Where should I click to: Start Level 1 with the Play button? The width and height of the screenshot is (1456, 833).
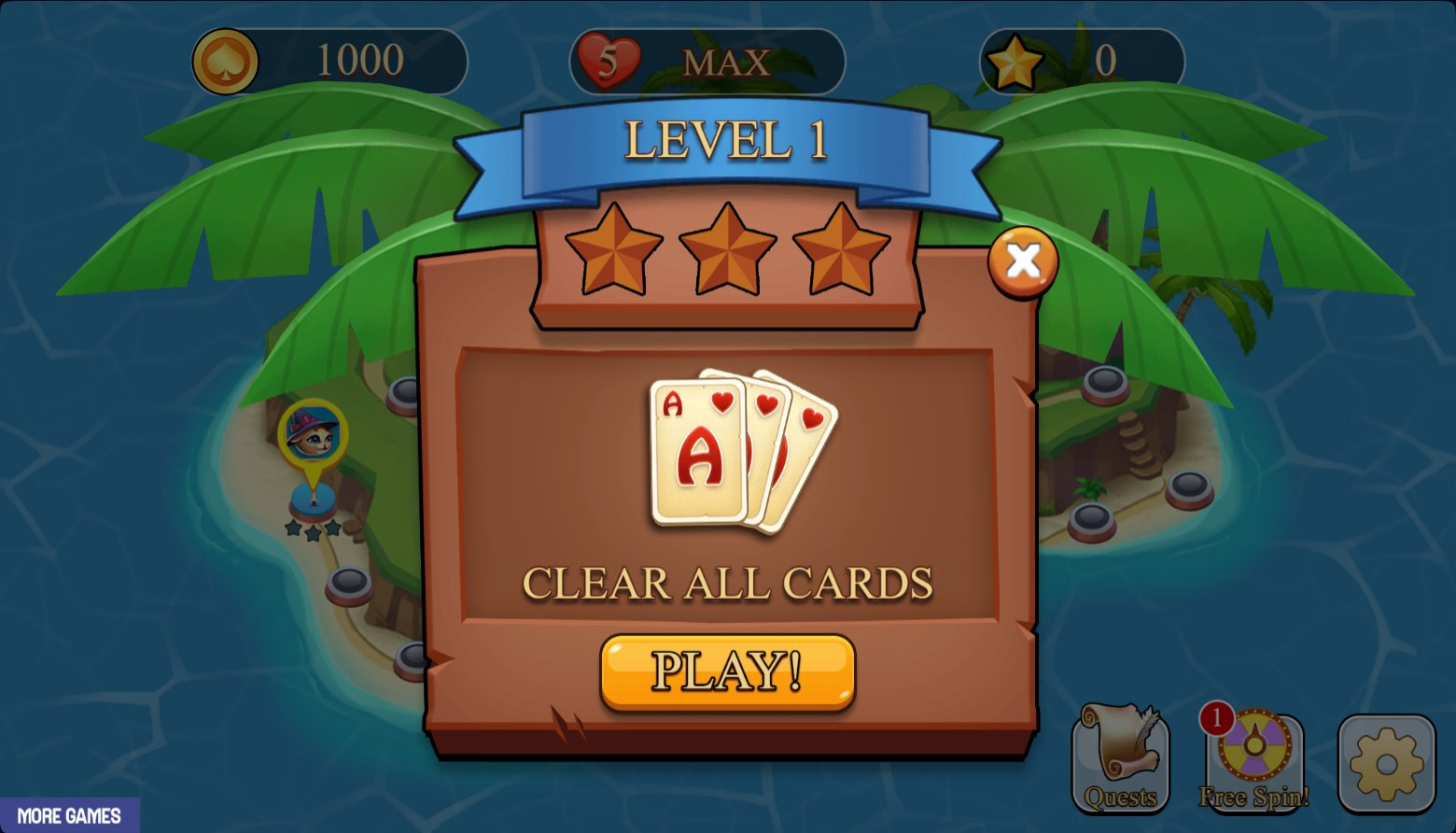tap(727, 671)
